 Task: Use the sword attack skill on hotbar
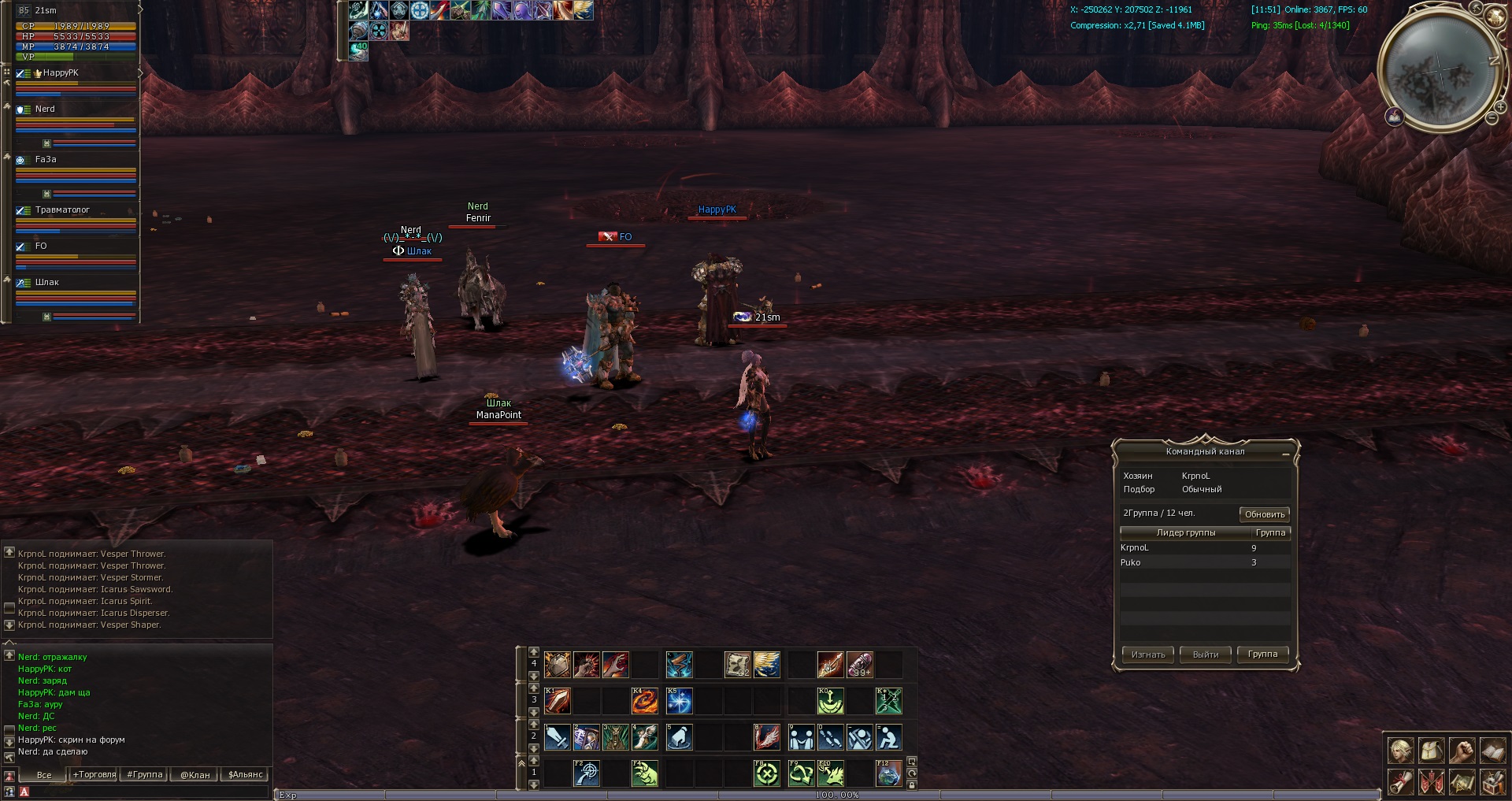[x=558, y=738]
